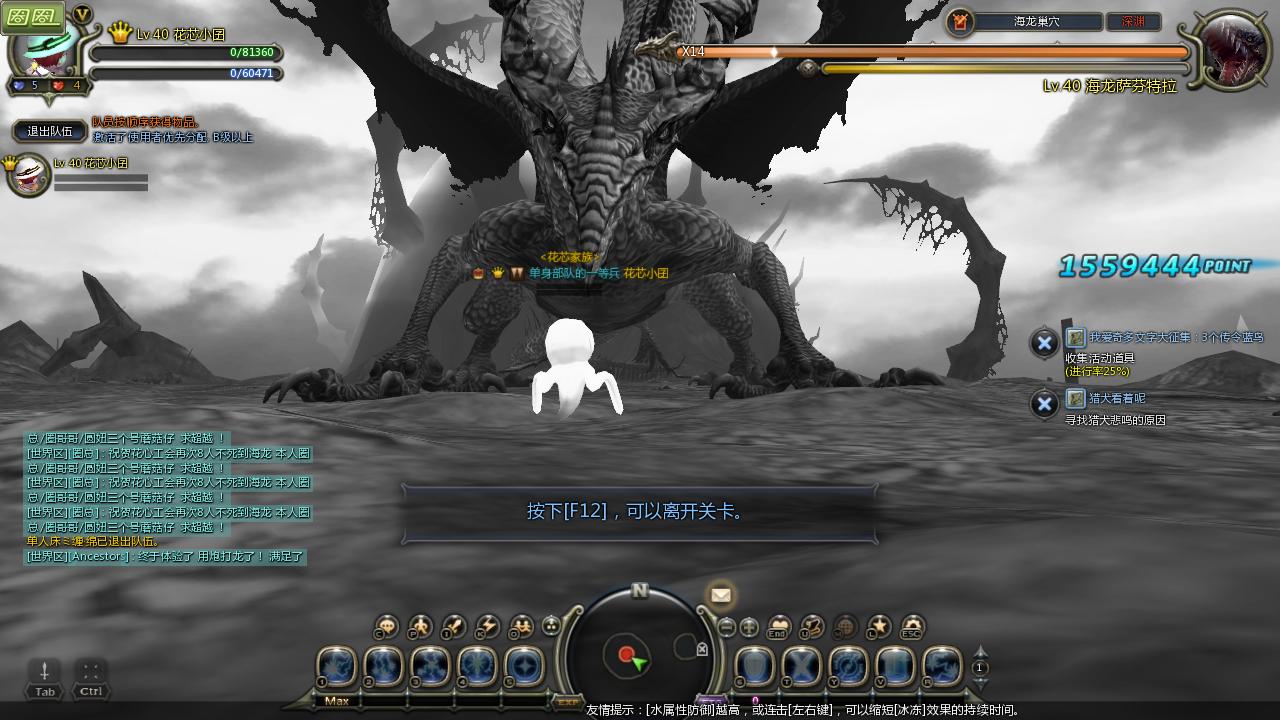Zoom out the minimap with minus button
1280x720 pixels.
point(727,628)
